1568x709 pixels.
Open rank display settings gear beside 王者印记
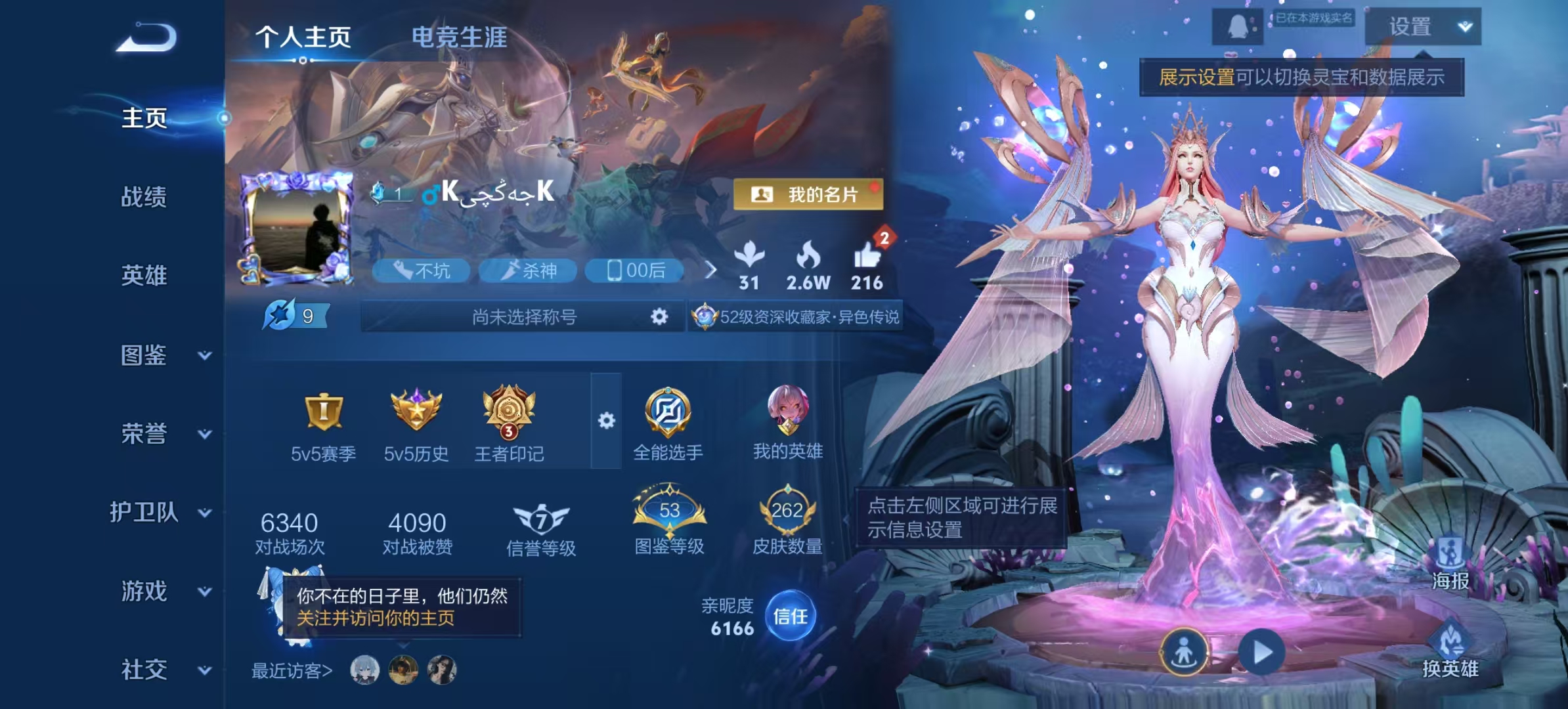coord(605,420)
